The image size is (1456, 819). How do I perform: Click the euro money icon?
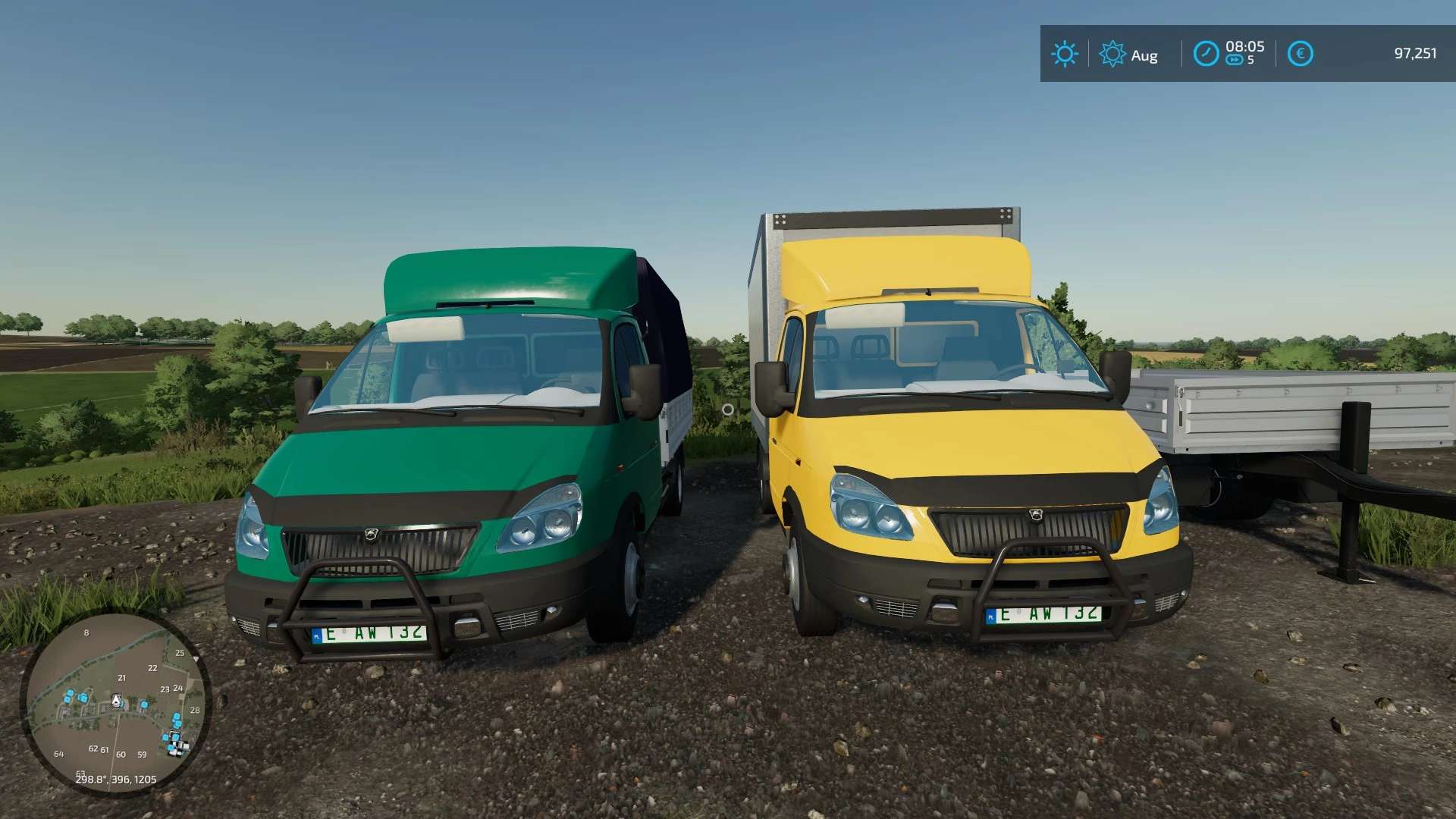pos(1300,54)
